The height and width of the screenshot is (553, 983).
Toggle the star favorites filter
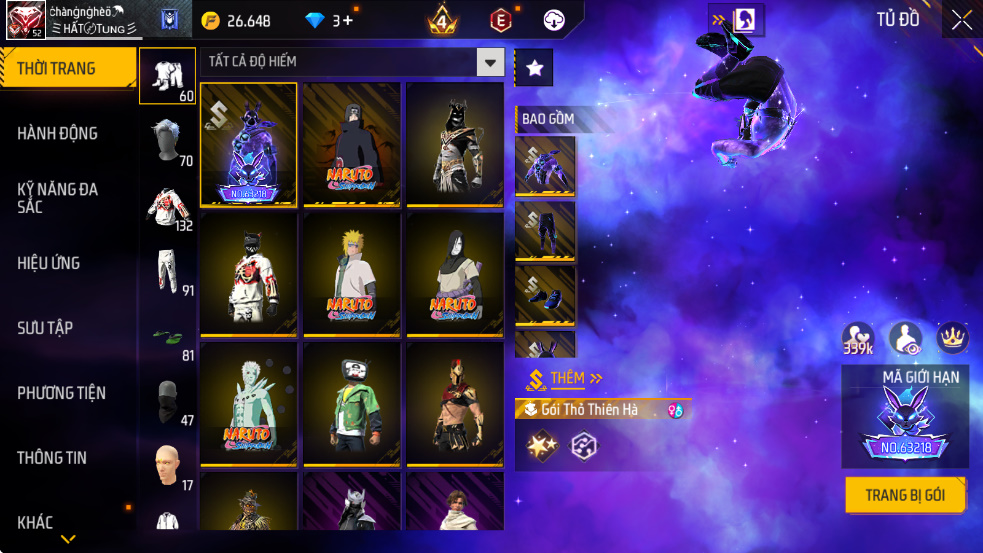(x=534, y=68)
